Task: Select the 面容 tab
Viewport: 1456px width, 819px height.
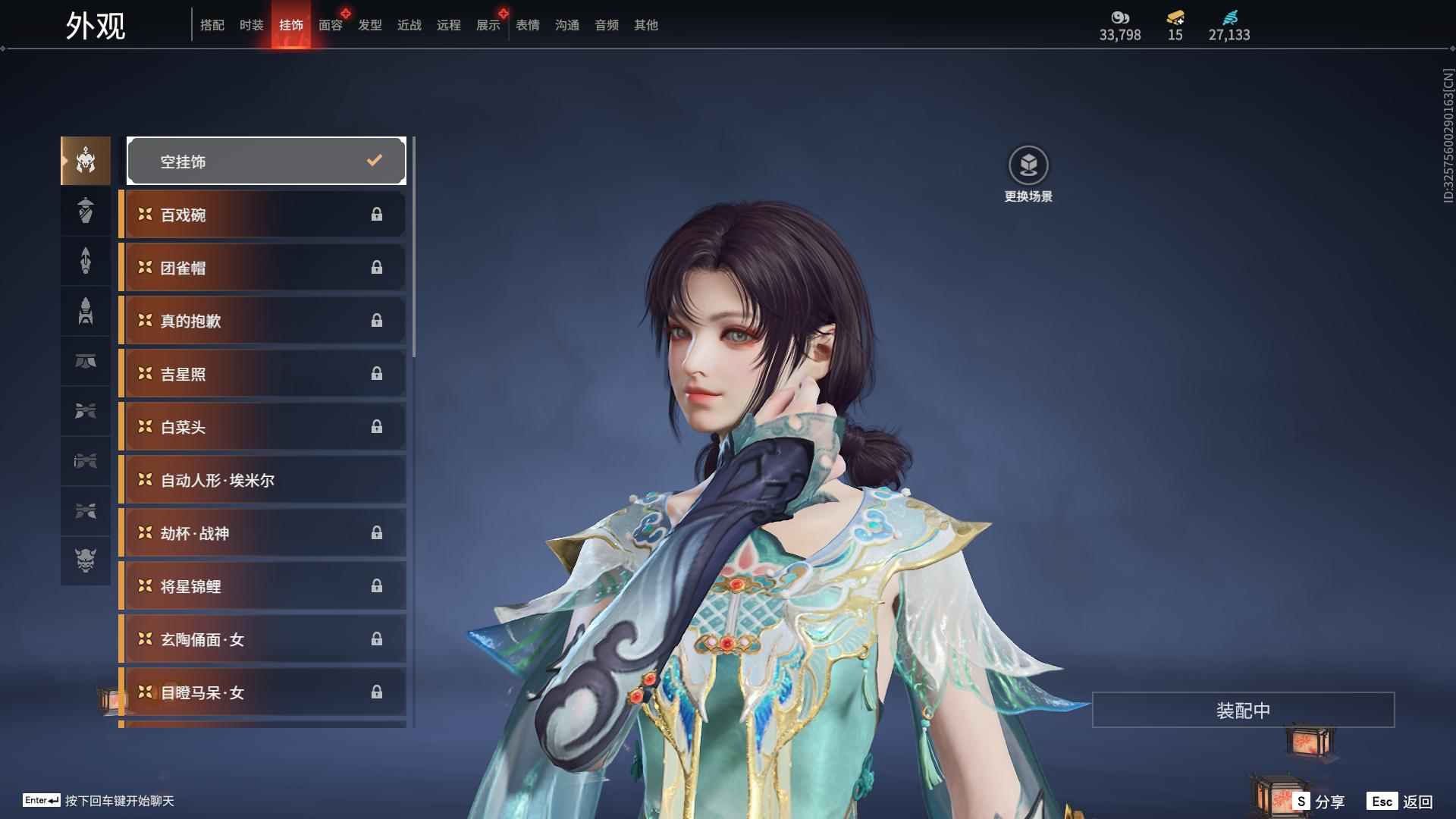Action: click(x=331, y=25)
